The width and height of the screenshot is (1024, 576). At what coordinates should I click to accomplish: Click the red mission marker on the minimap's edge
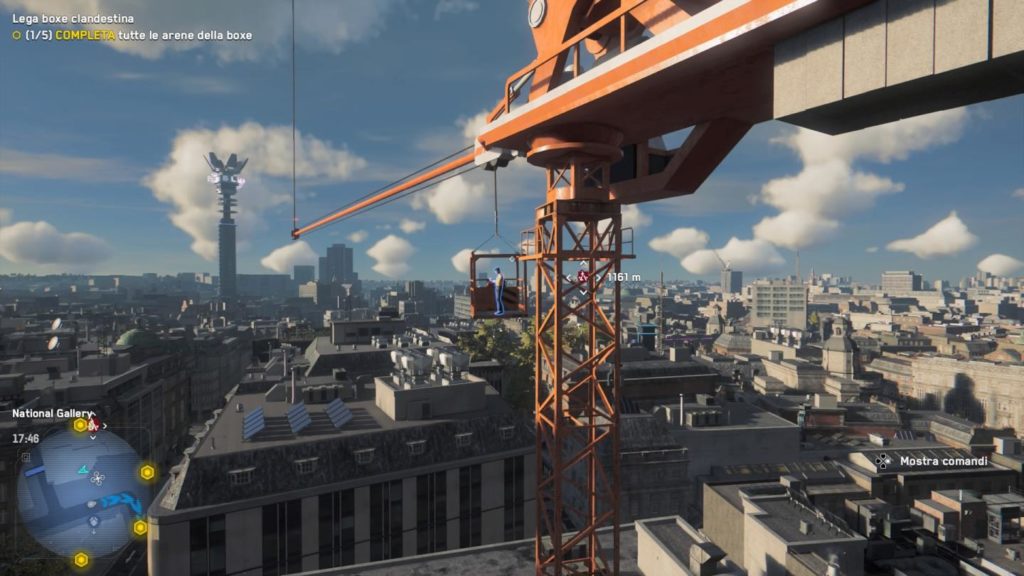point(93,424)
